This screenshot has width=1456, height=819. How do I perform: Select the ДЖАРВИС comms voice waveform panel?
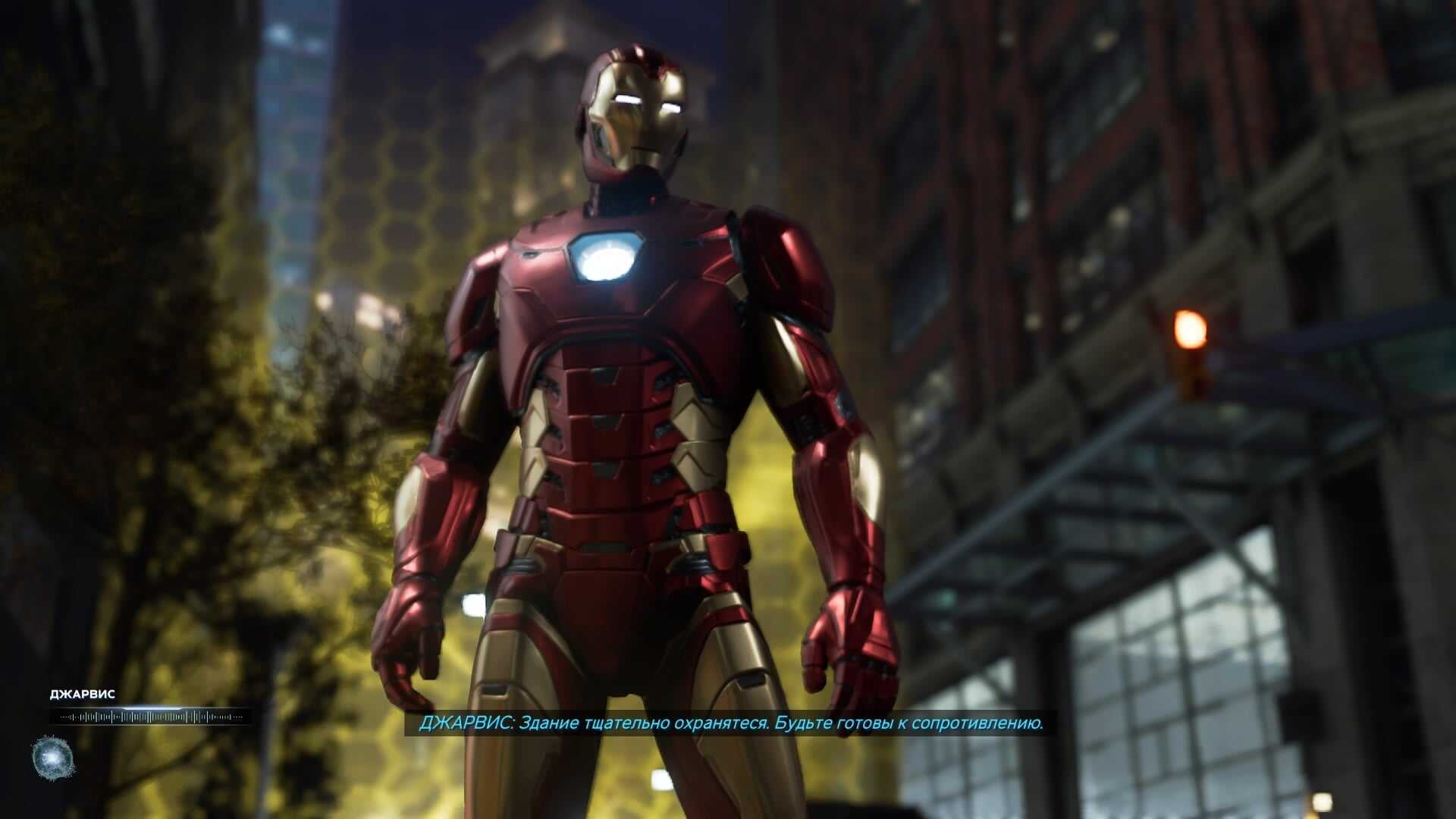click(x=149, y=717)
